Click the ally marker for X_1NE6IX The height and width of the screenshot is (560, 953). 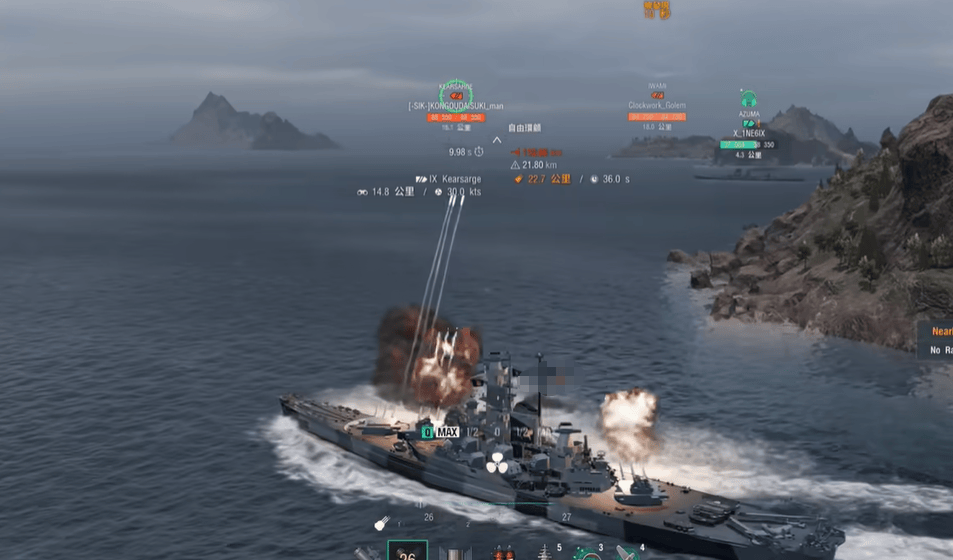pos(748,101)
